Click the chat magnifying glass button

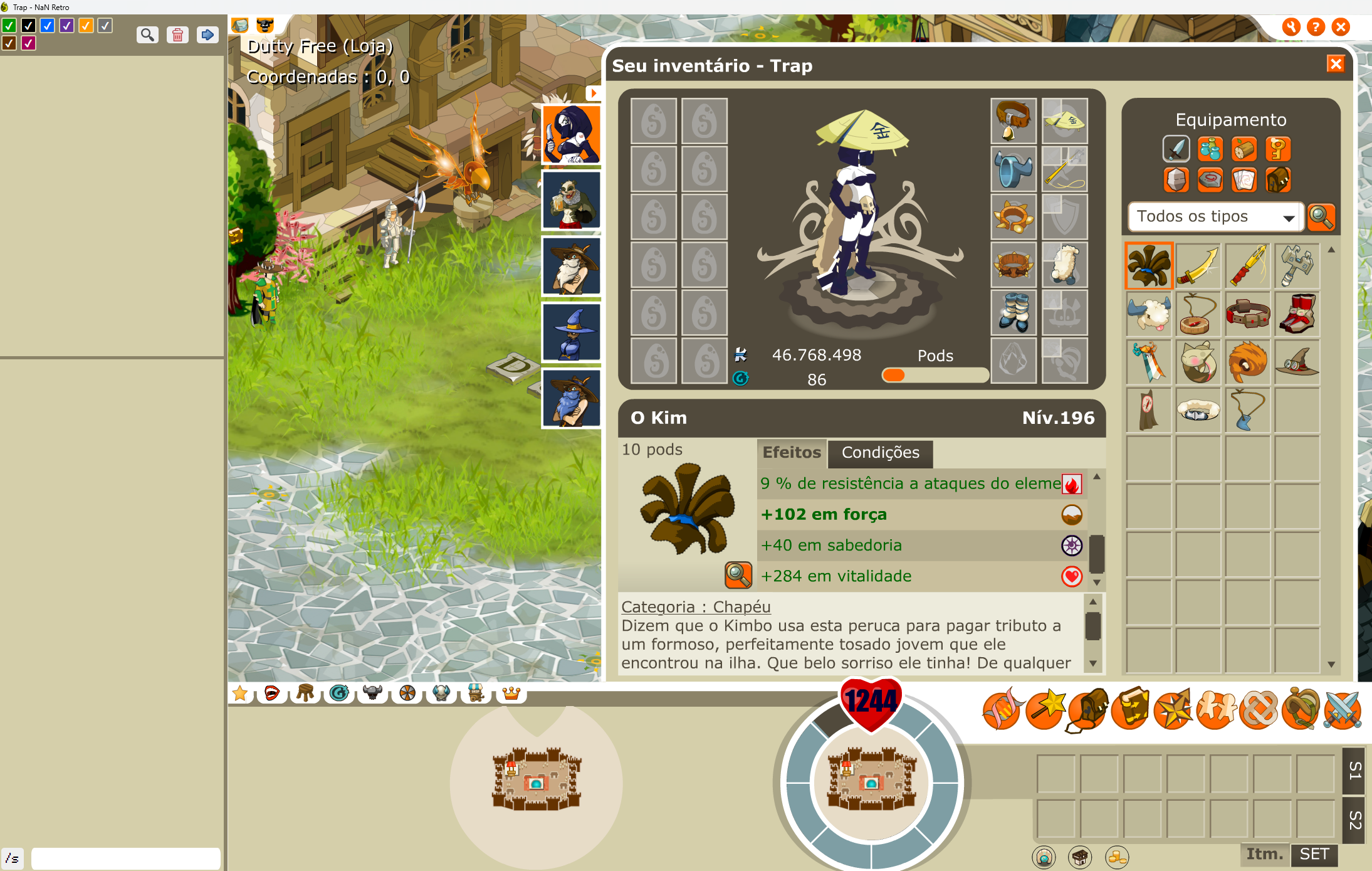pyautogui.click(x=147, y=34)
